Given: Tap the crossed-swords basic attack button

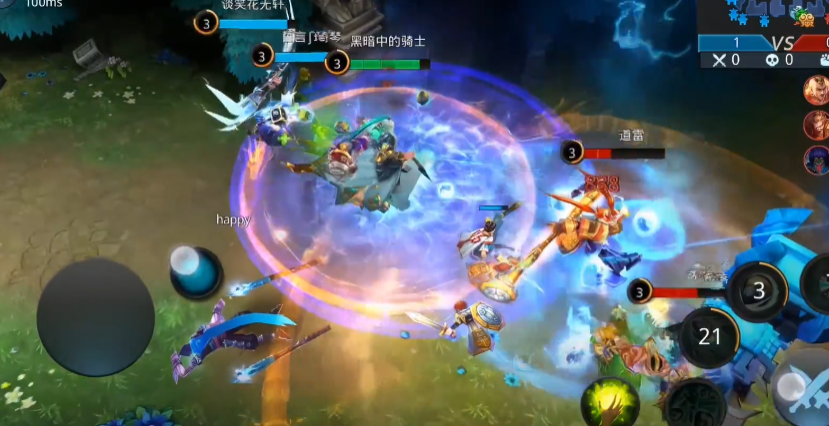Looking at the screenshot, I should [x=804, y=395].
